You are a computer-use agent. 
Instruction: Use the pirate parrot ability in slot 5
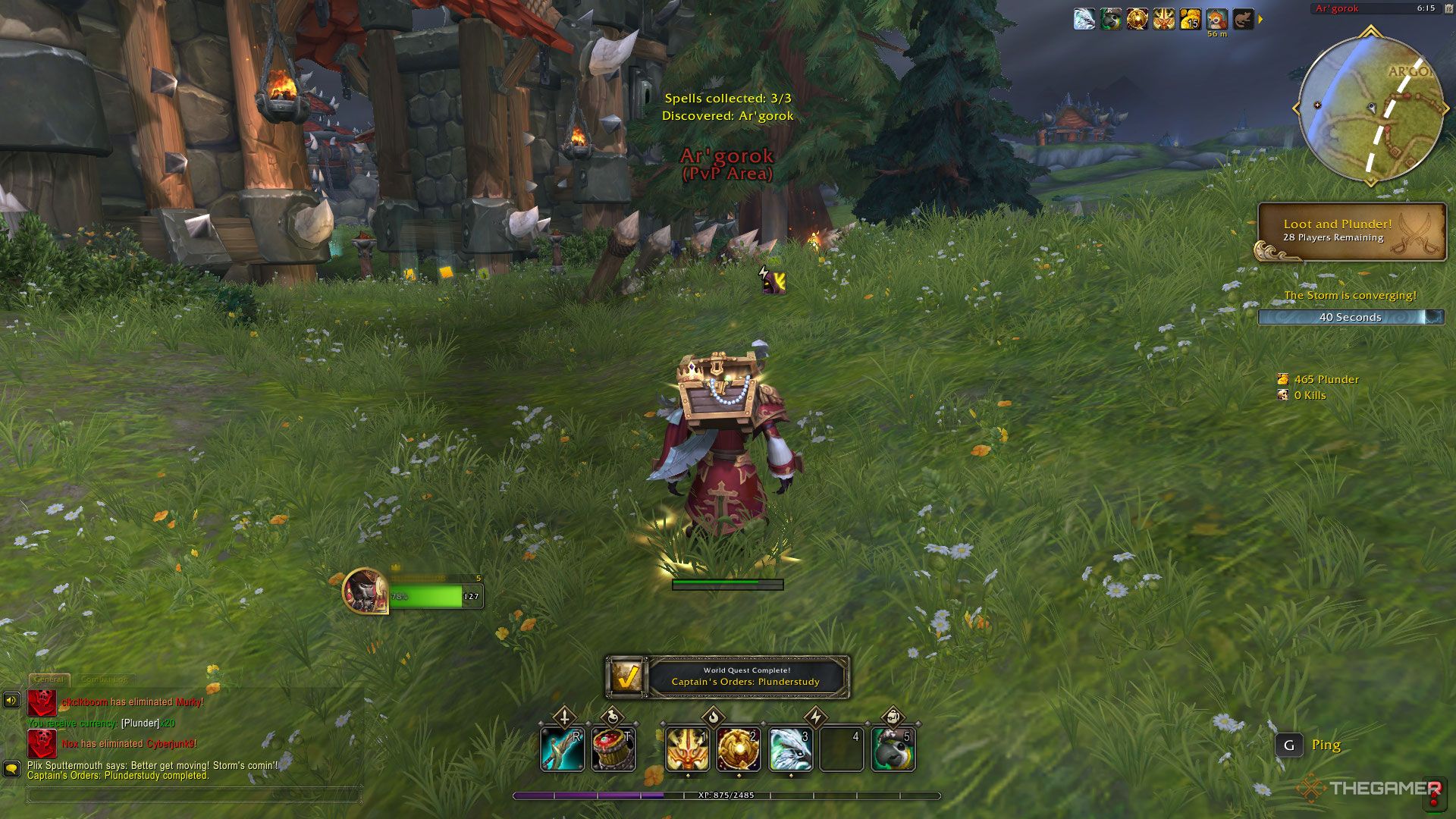[x=893, y=748]
